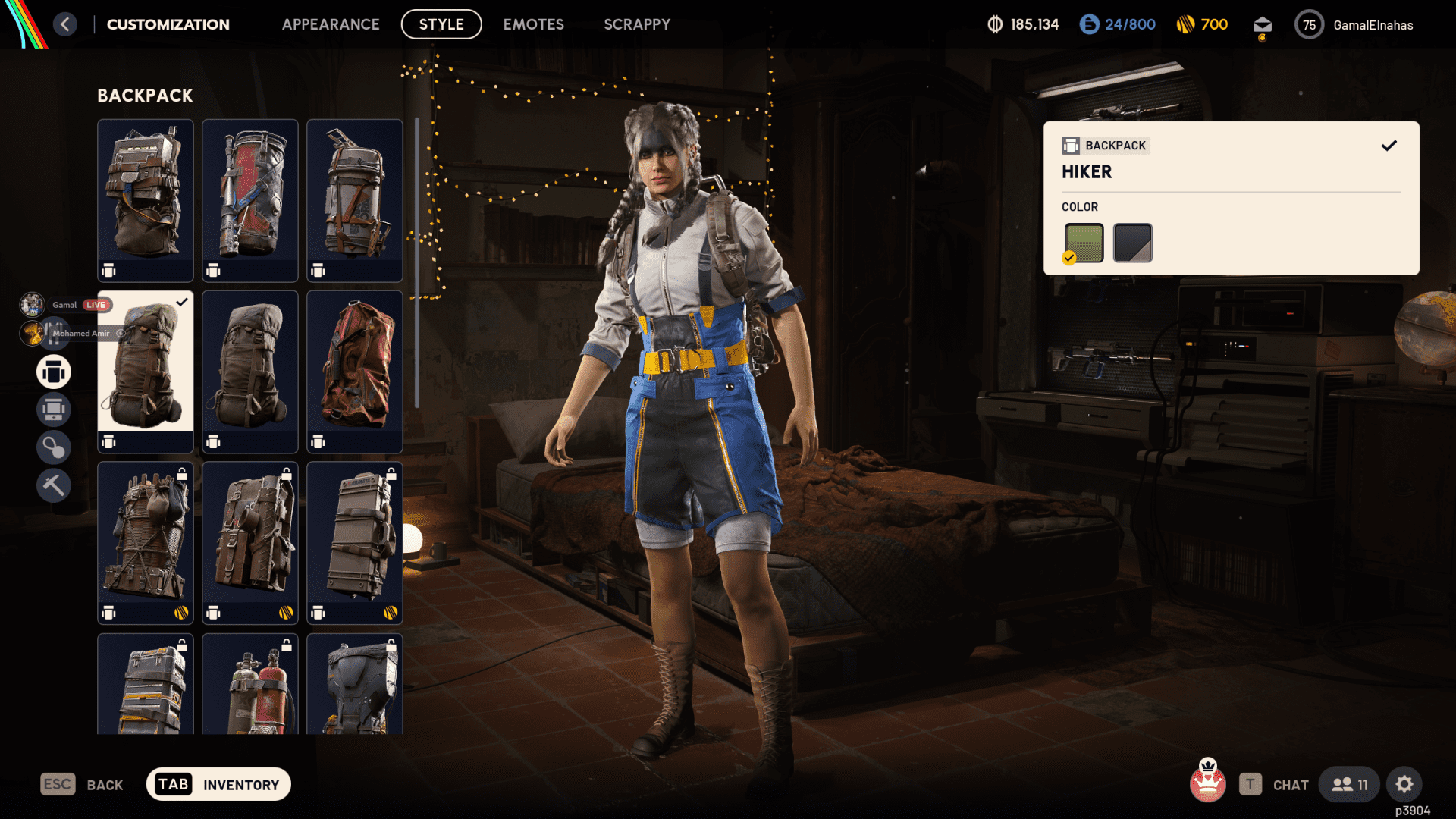Open the settings gear at bottom right
Image resolution: width=1456 pixels, height=819 pixels.
point(1404,784)
